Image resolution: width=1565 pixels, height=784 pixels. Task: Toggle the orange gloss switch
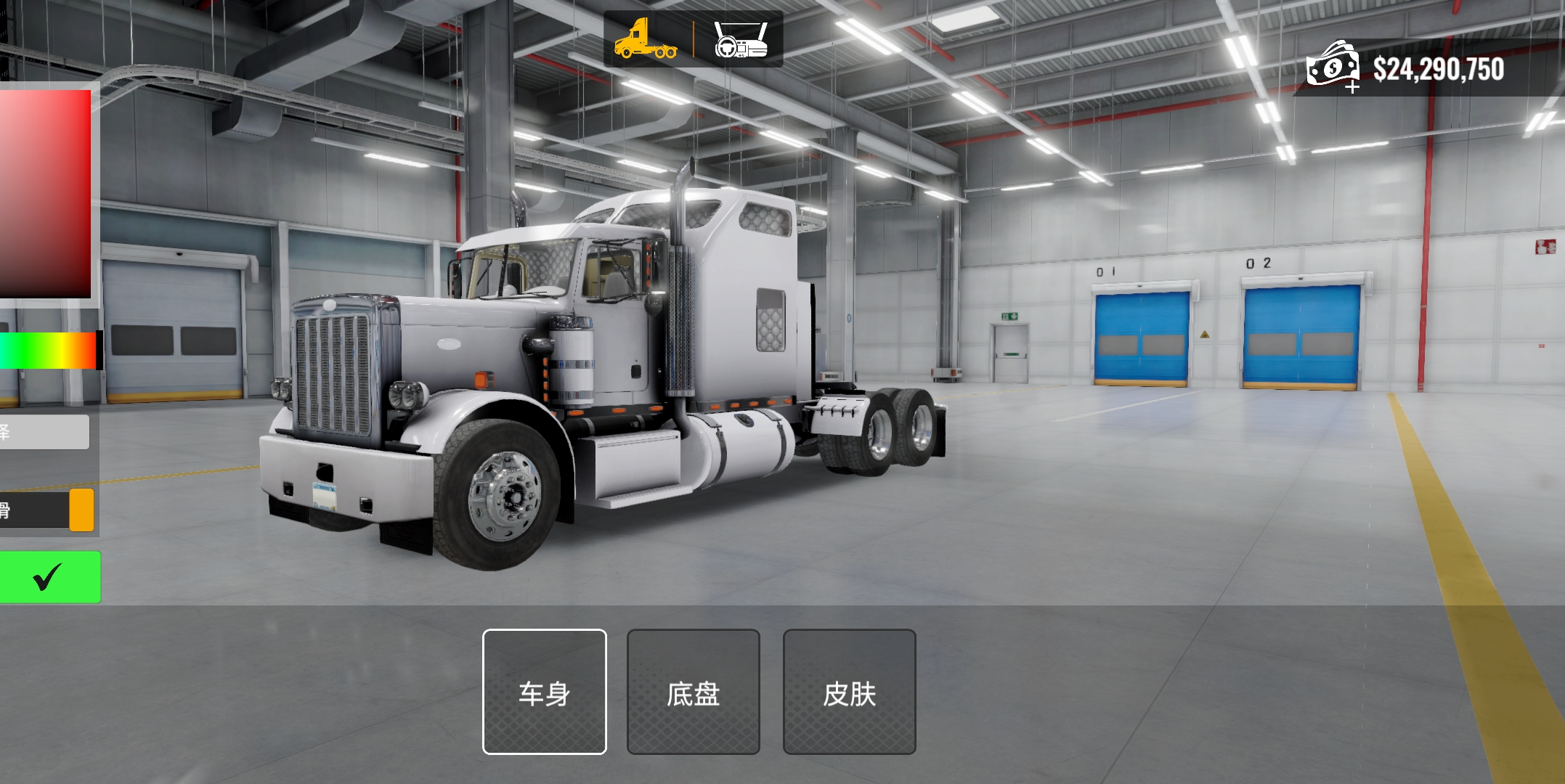81,510
